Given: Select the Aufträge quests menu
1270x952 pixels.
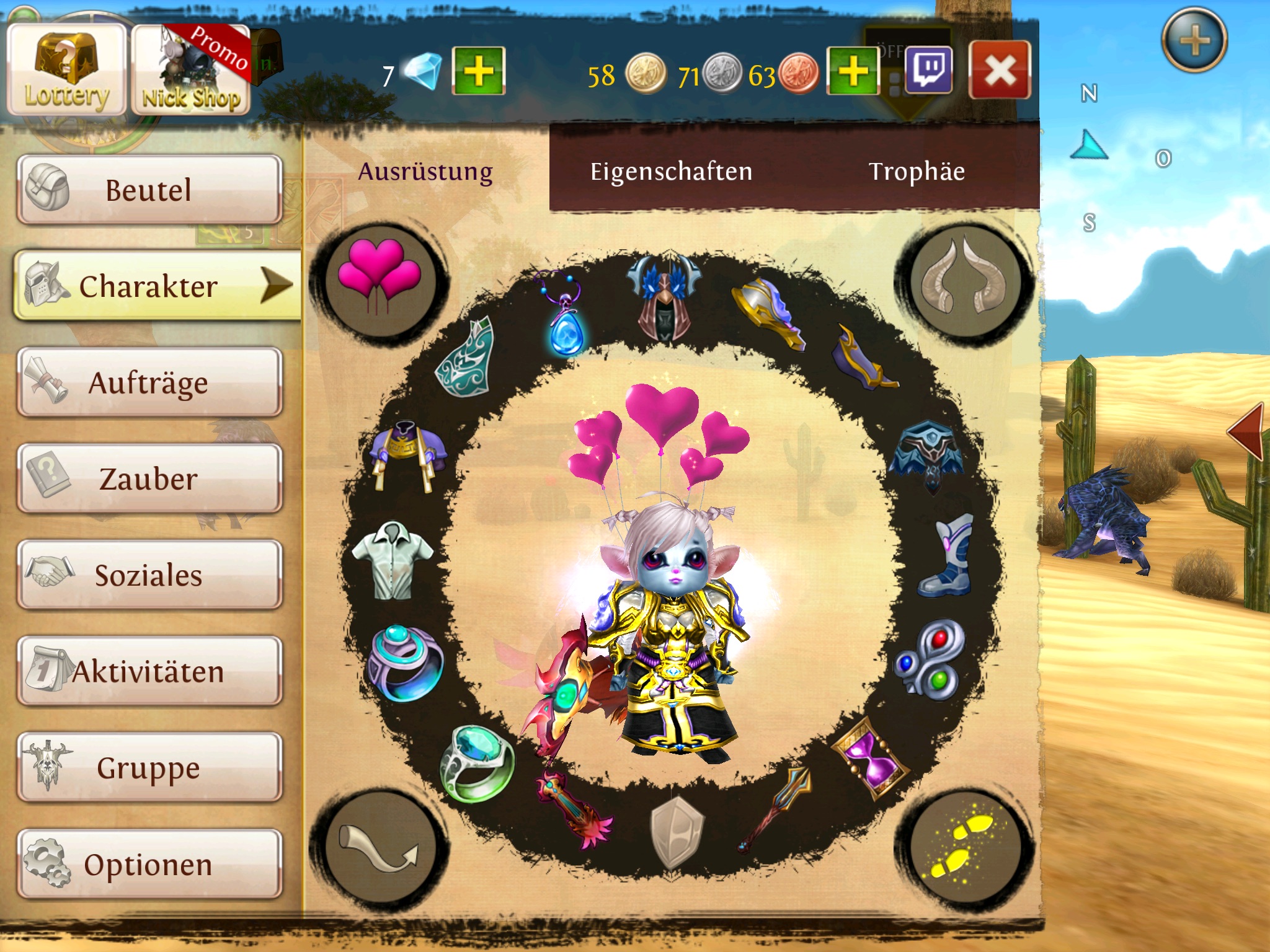Looking at the screenshot, I should pos(149,382).
